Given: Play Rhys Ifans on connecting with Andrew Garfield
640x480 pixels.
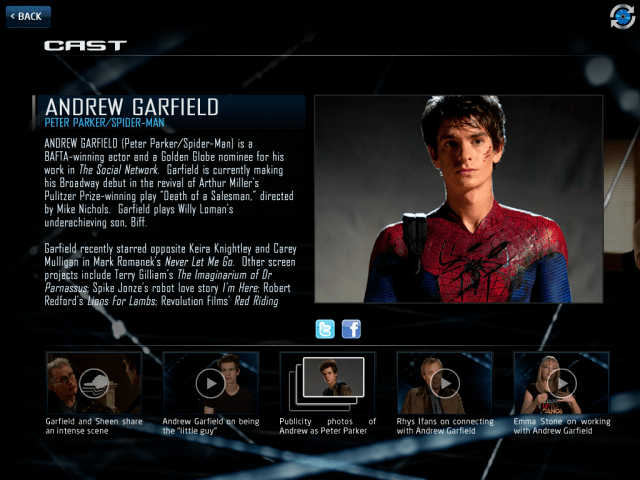Looking at the screenshot, I should pyautogui.click(x=444, y=383).
